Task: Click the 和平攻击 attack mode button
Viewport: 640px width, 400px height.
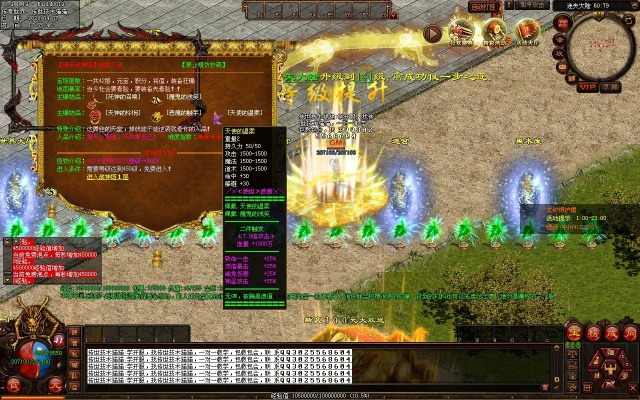Action: coord(531,6)
